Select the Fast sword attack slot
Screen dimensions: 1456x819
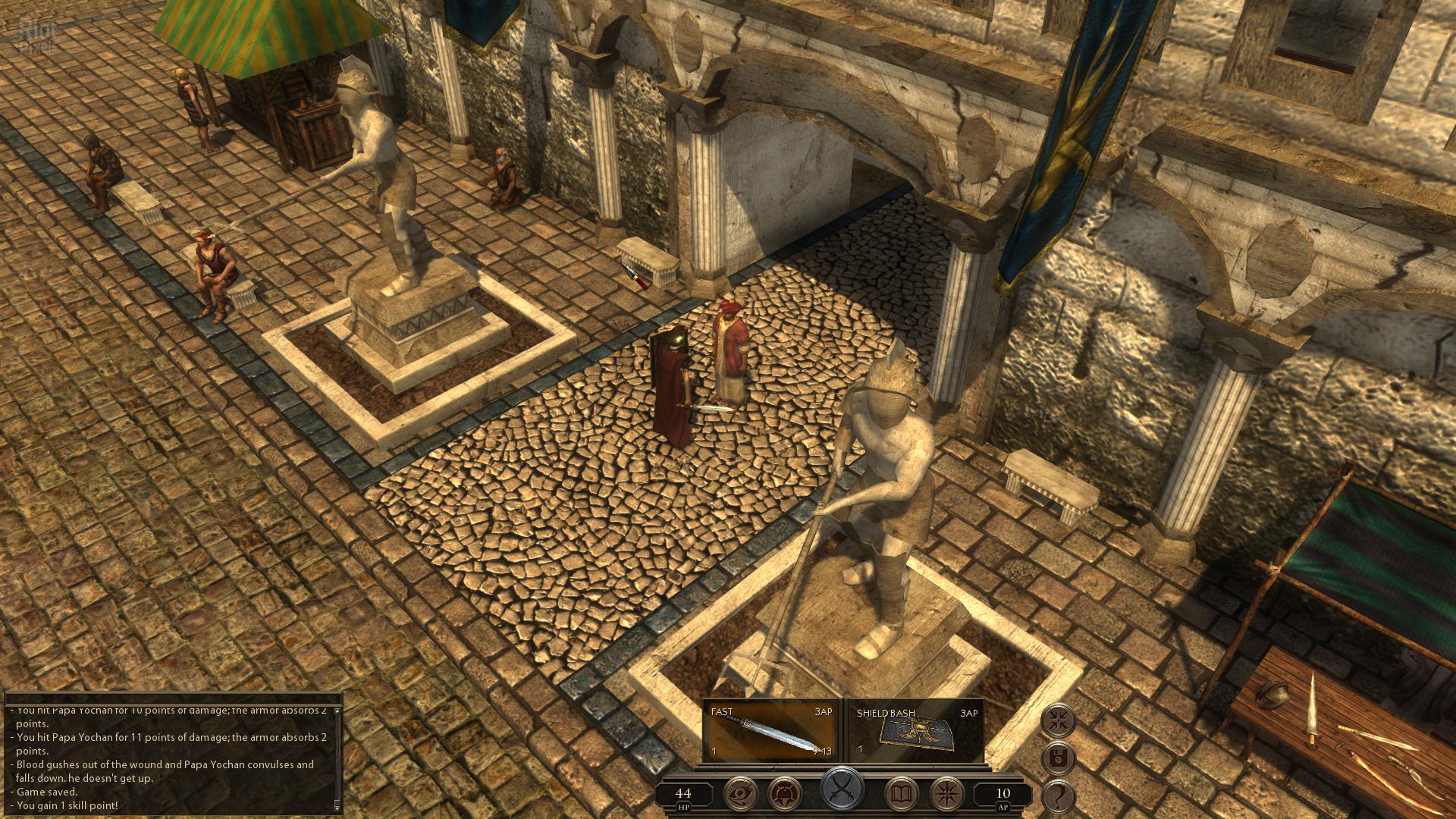[770, 731]
